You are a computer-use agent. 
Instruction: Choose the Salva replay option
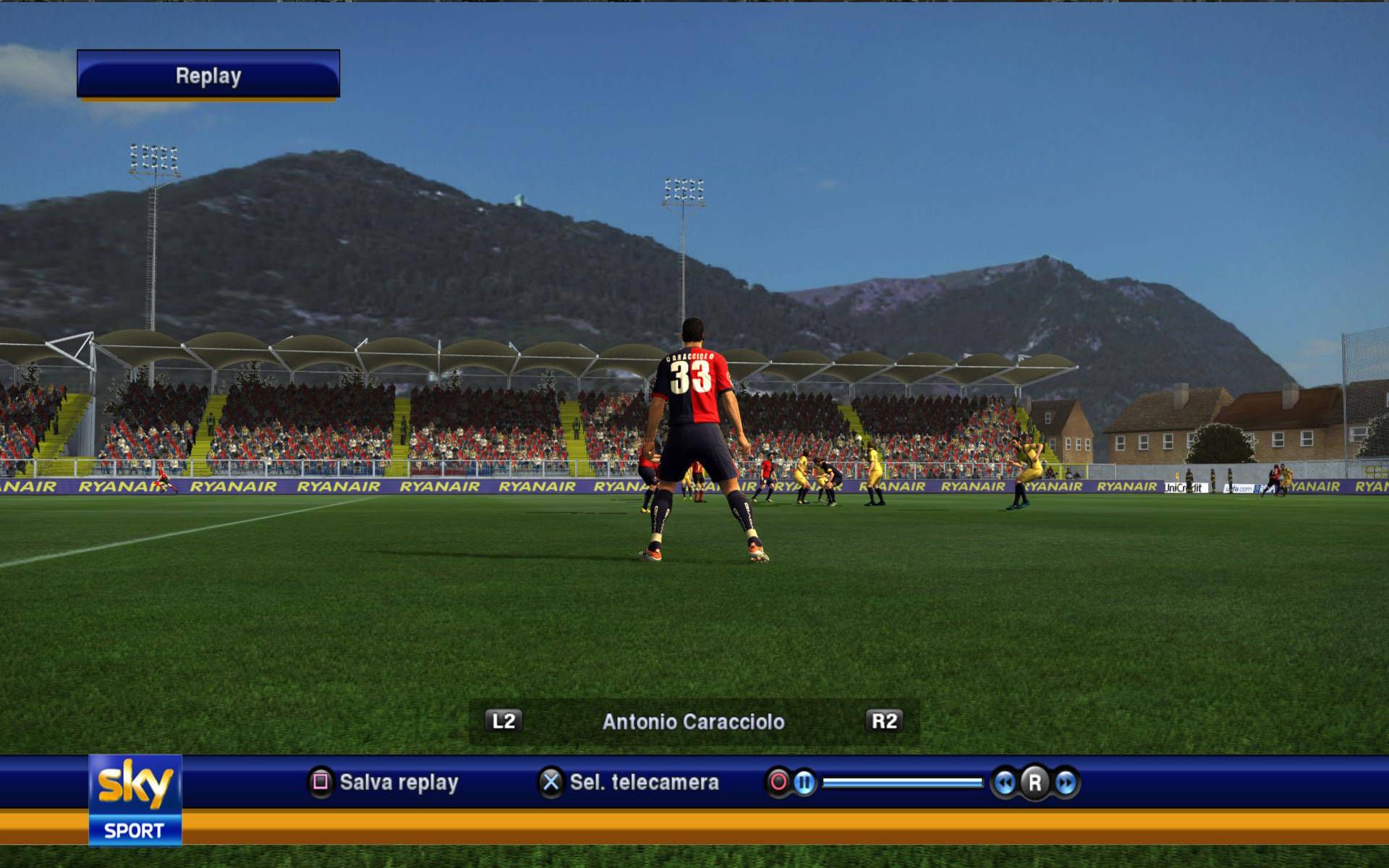coord(384,782)
